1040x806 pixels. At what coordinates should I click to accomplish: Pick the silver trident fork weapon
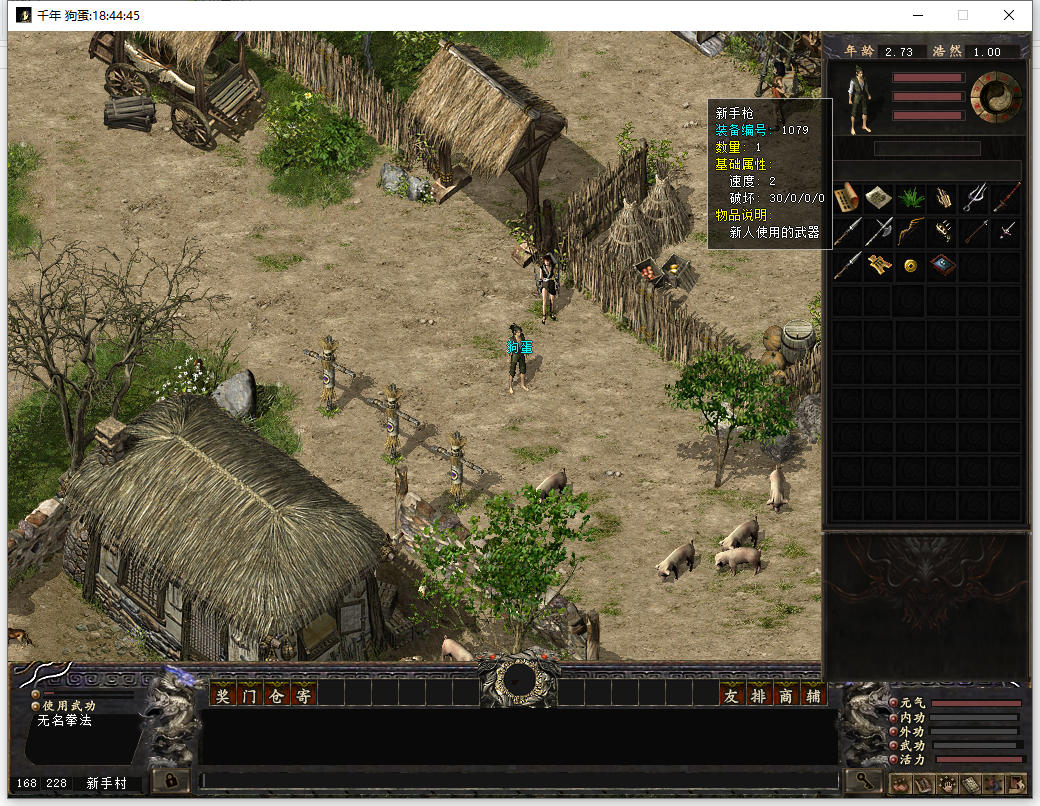[x=975, y=198]
